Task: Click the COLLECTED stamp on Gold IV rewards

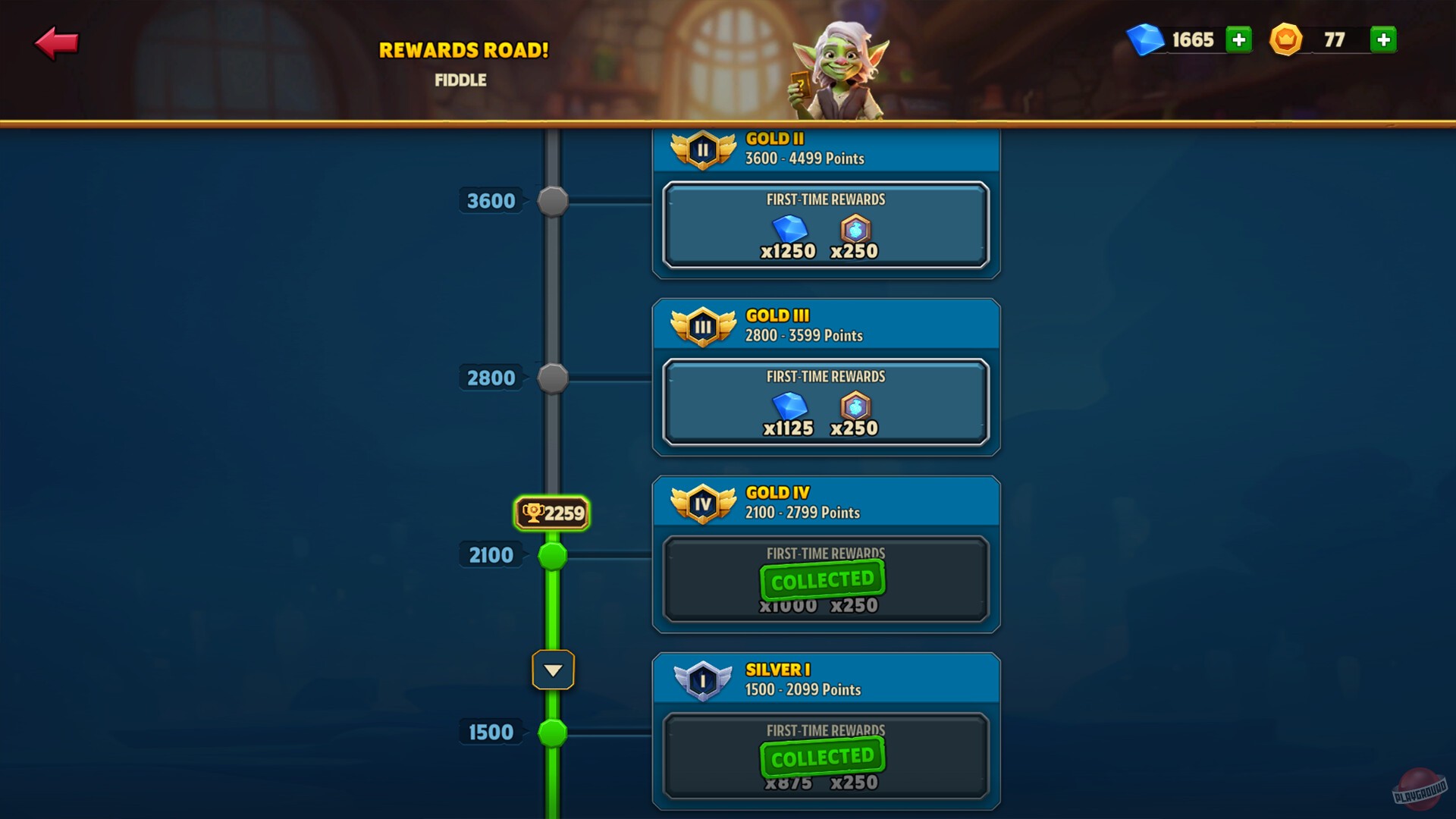Action: click(822, 580)
